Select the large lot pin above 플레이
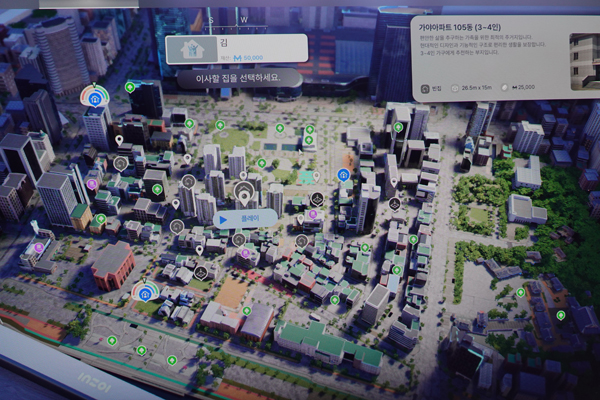Image resolution: width=600 pixels, height=400 pixels. [242, 190]
